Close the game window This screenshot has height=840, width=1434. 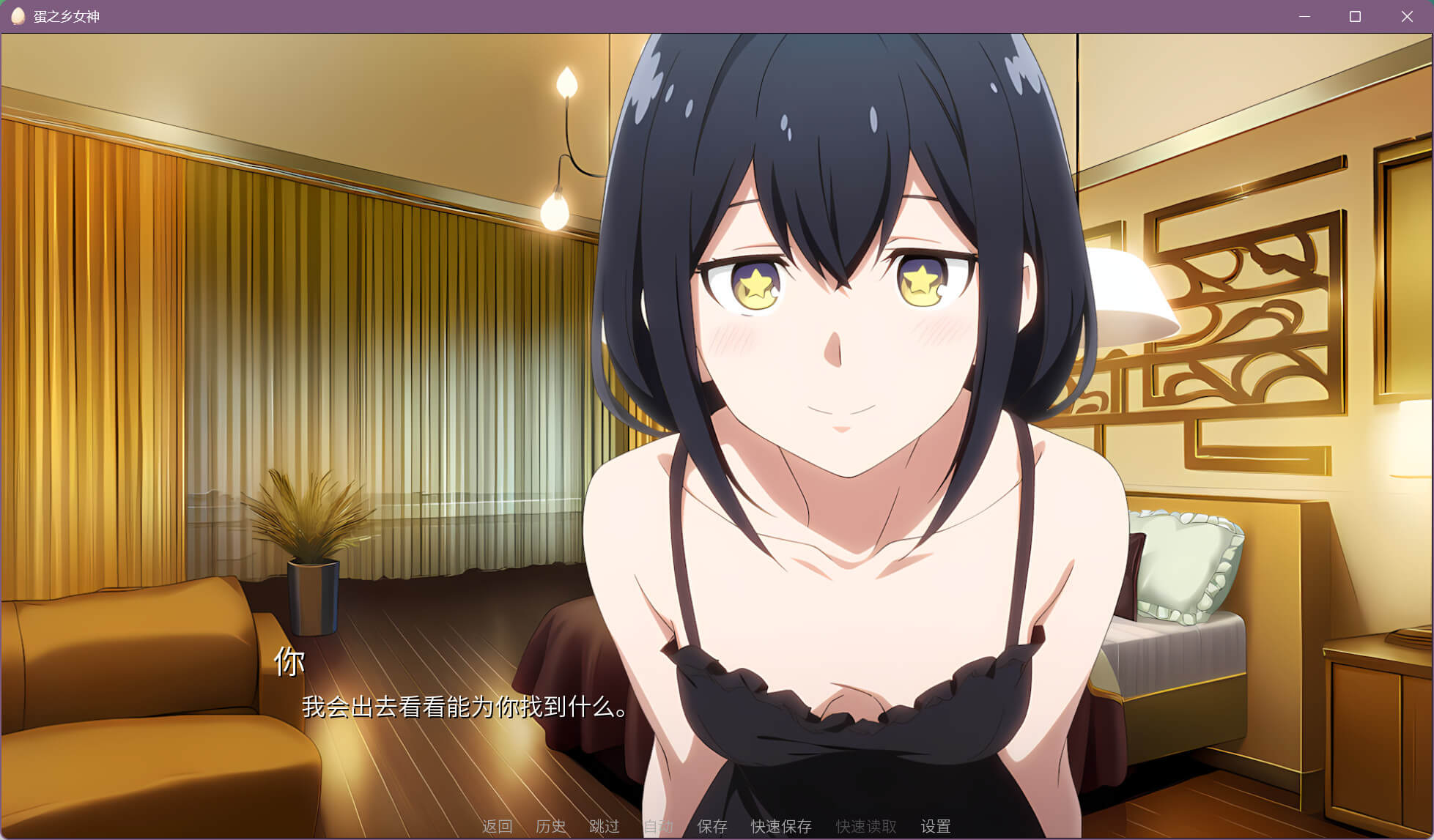[1407, 16]
